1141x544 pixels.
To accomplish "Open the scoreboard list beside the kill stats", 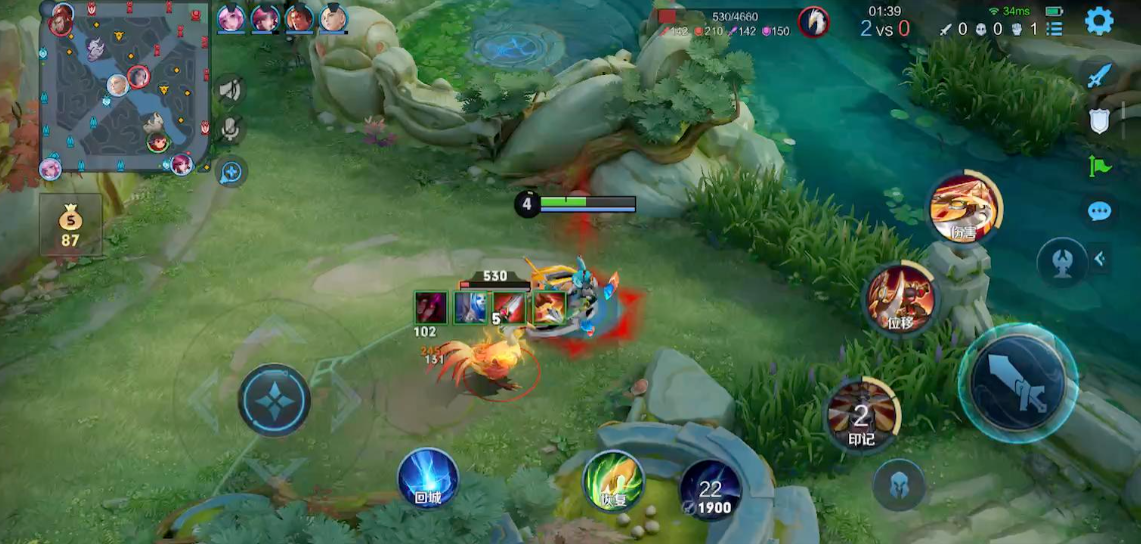I will (x=1054, y=29).
